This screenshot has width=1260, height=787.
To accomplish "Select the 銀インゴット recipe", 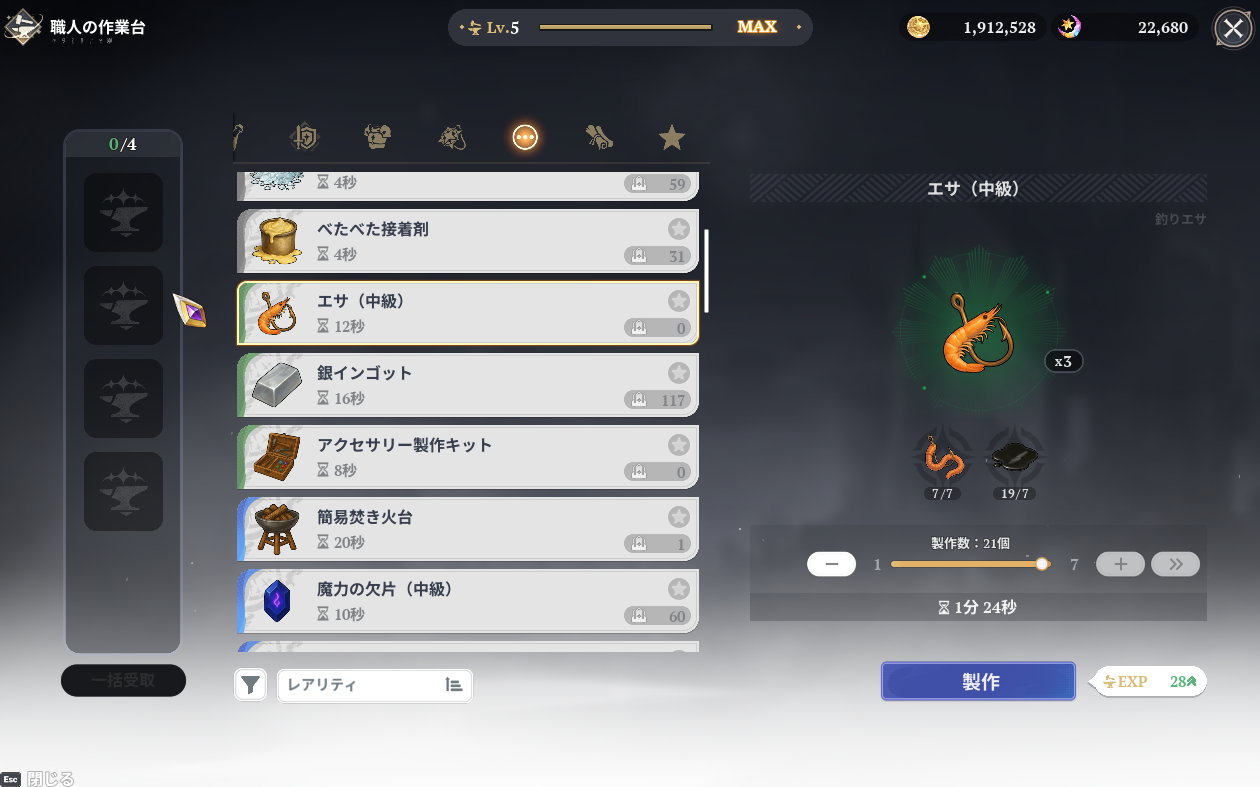I will tap(467, 385).
